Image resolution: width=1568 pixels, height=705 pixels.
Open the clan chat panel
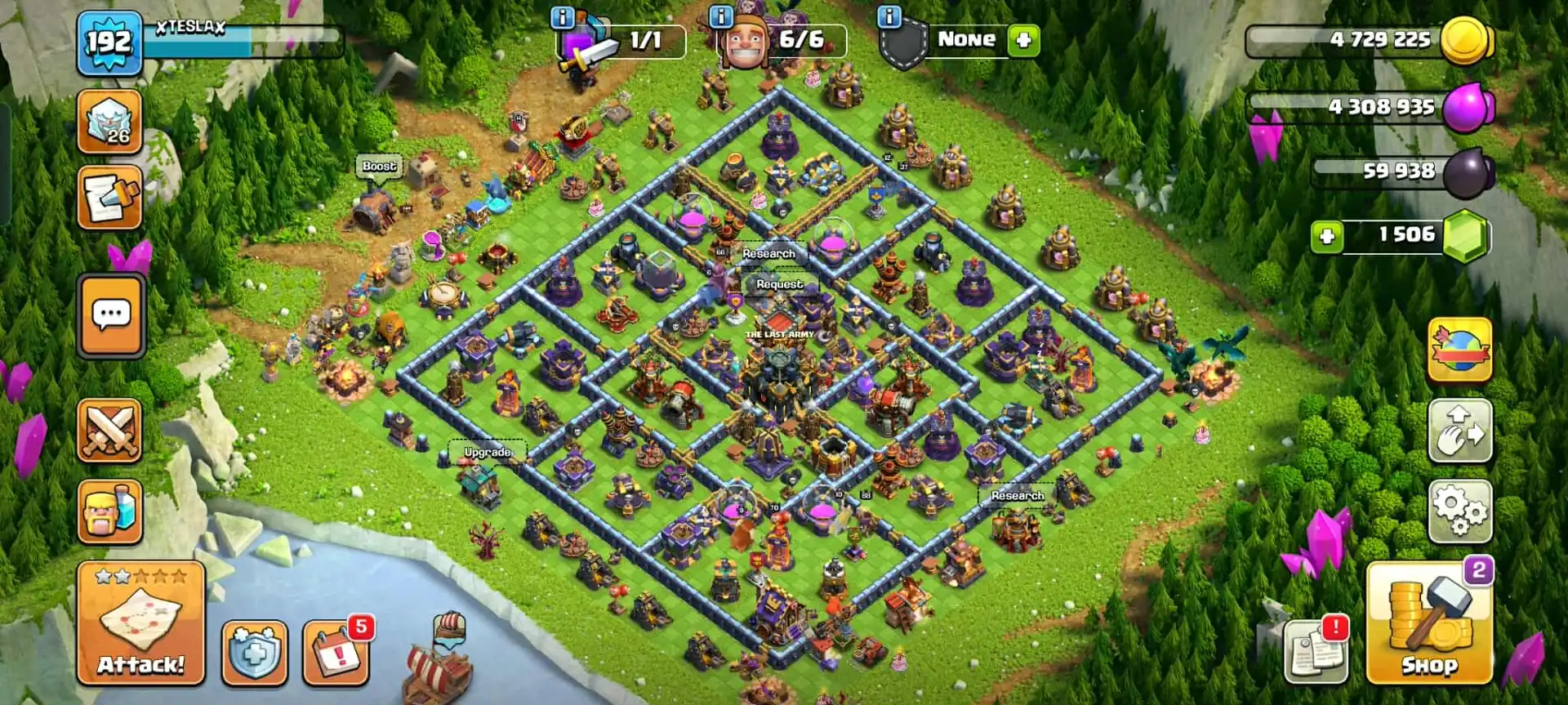110,316
